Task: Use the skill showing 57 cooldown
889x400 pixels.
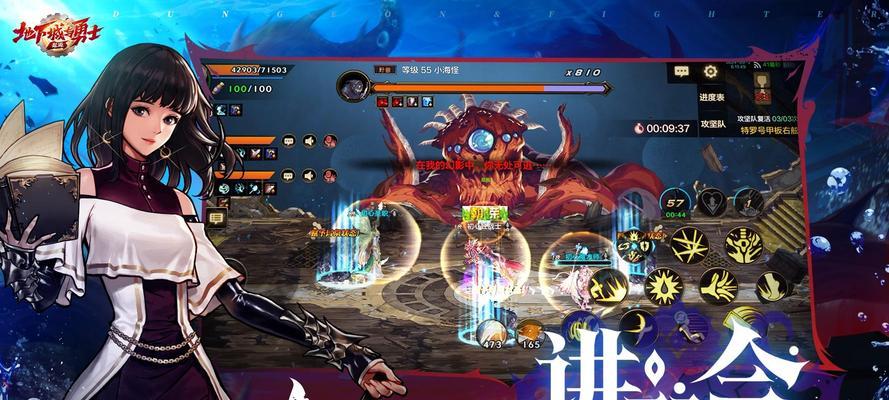Action: tap(674, 204)
